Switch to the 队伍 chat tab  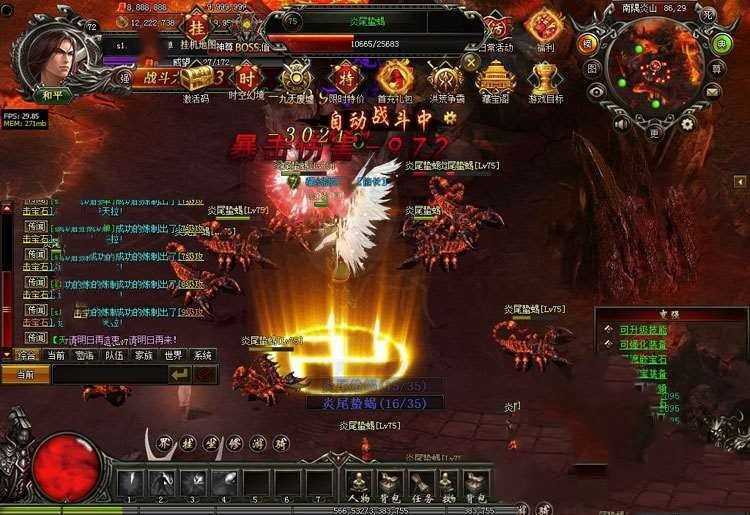pos(115,355)
